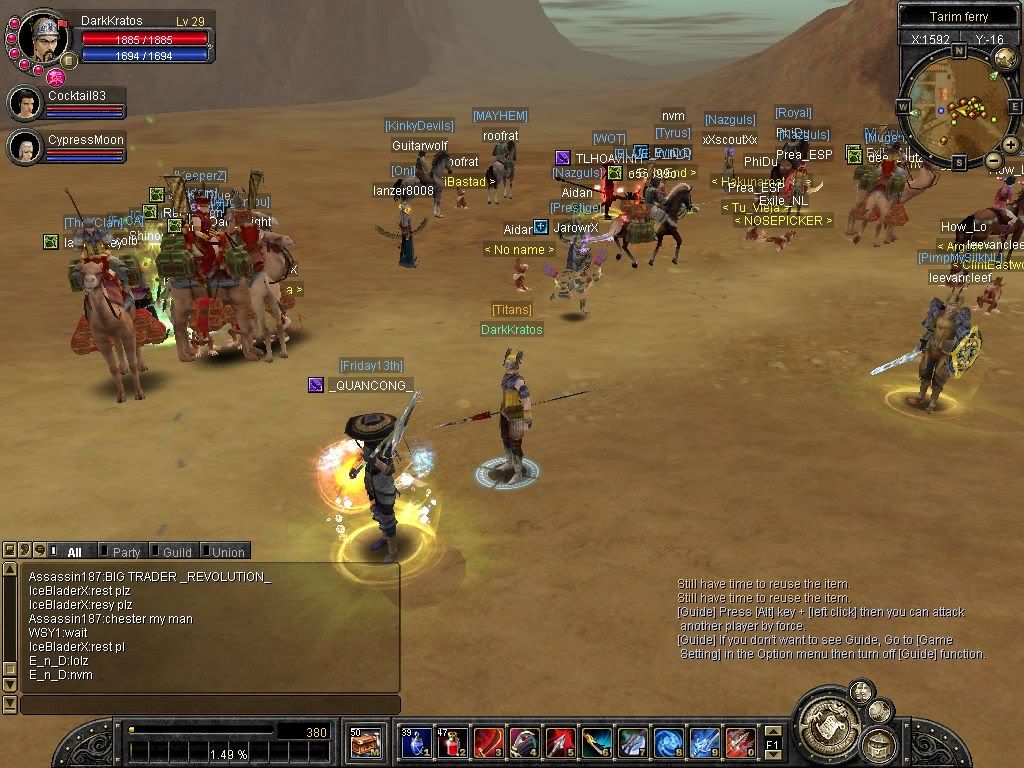
Task: Activate the triple-spear skill in slot 0
Action: click(740, 743)
